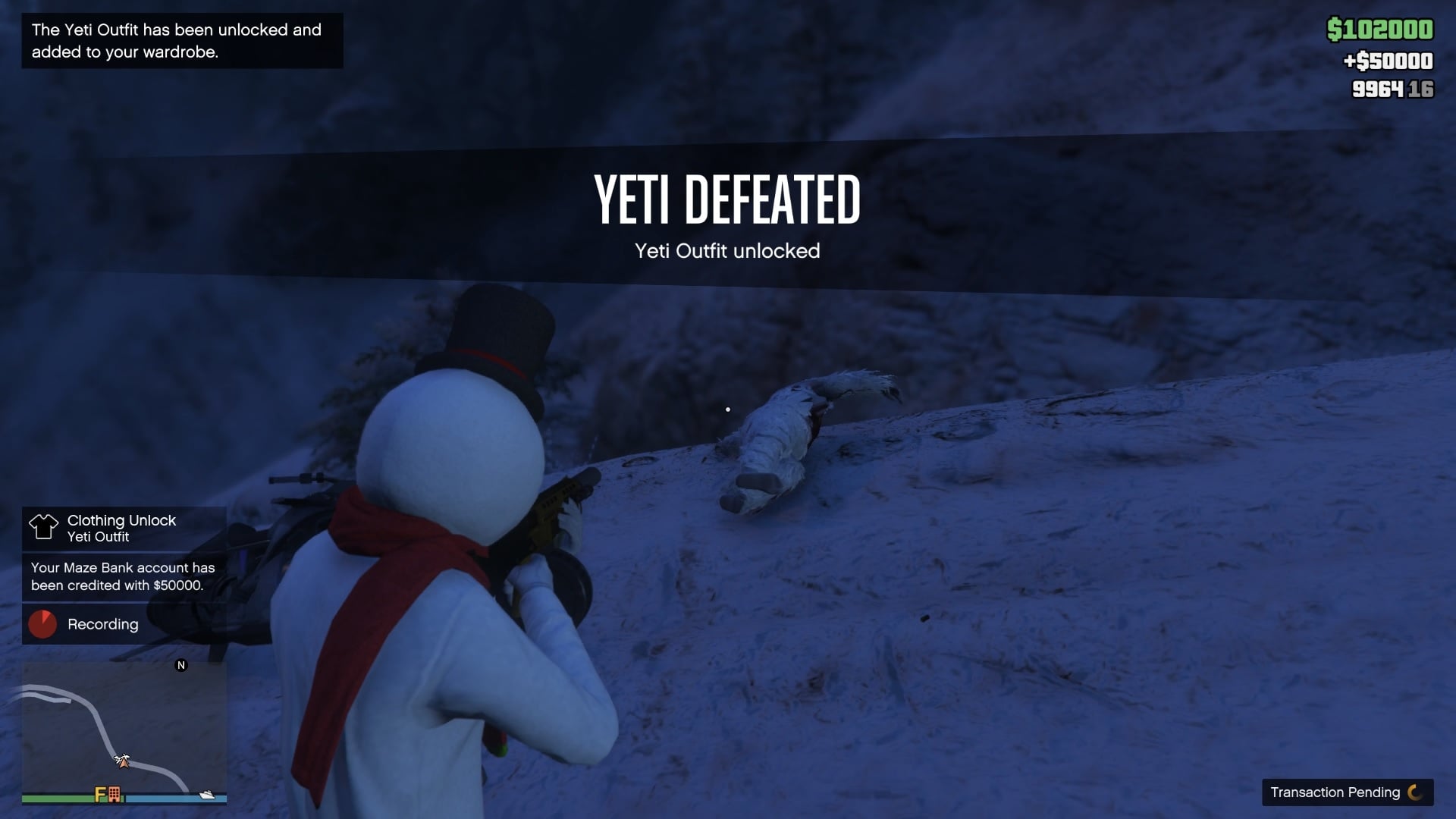
Task: Click the N compass marker on minimap
Action: (x=181, y=665)
